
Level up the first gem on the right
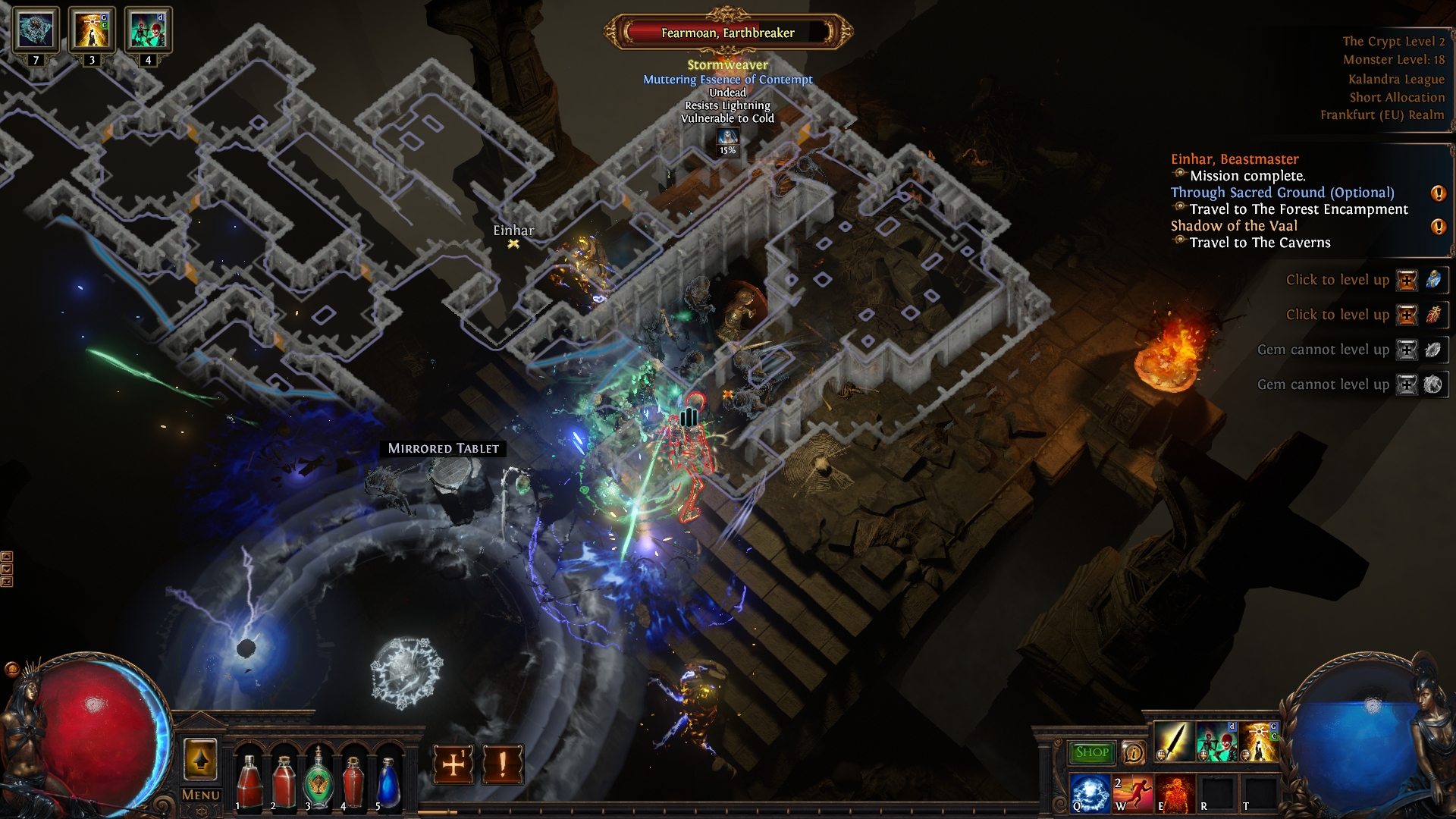click(1407, 281)
